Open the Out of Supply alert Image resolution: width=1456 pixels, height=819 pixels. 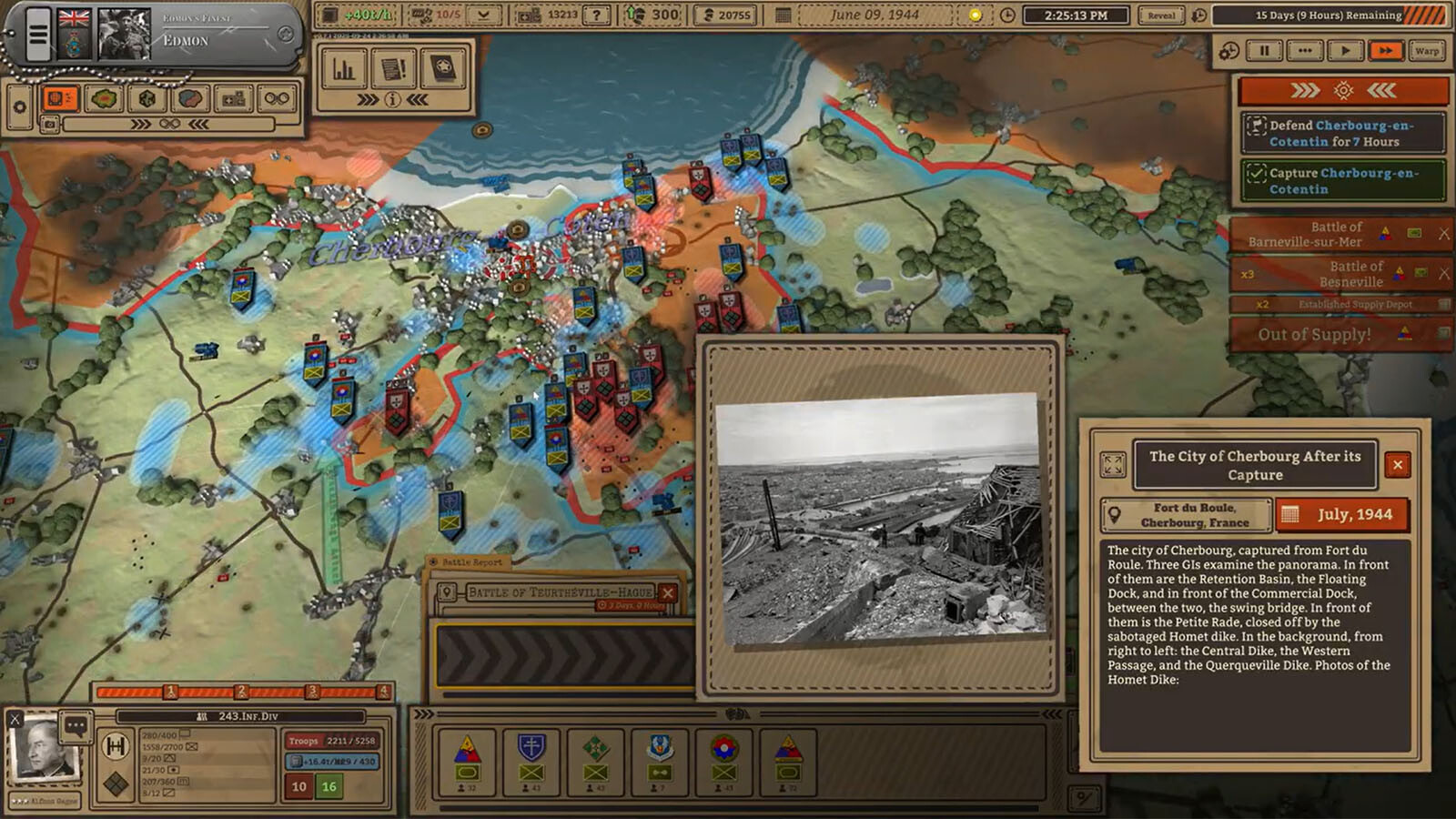pos(1315,335)
